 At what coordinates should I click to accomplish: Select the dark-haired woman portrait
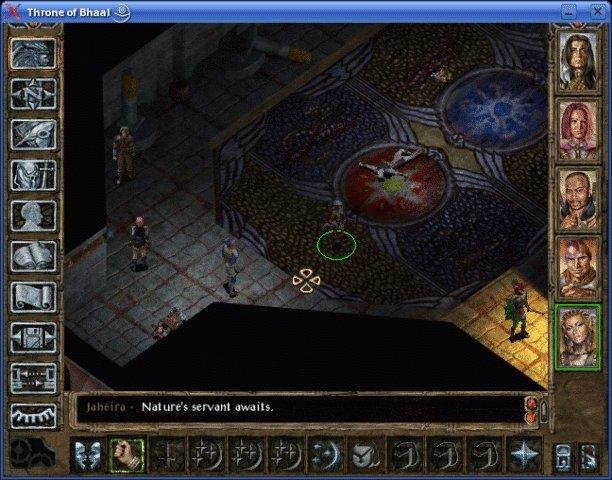(x=578, y=60)
